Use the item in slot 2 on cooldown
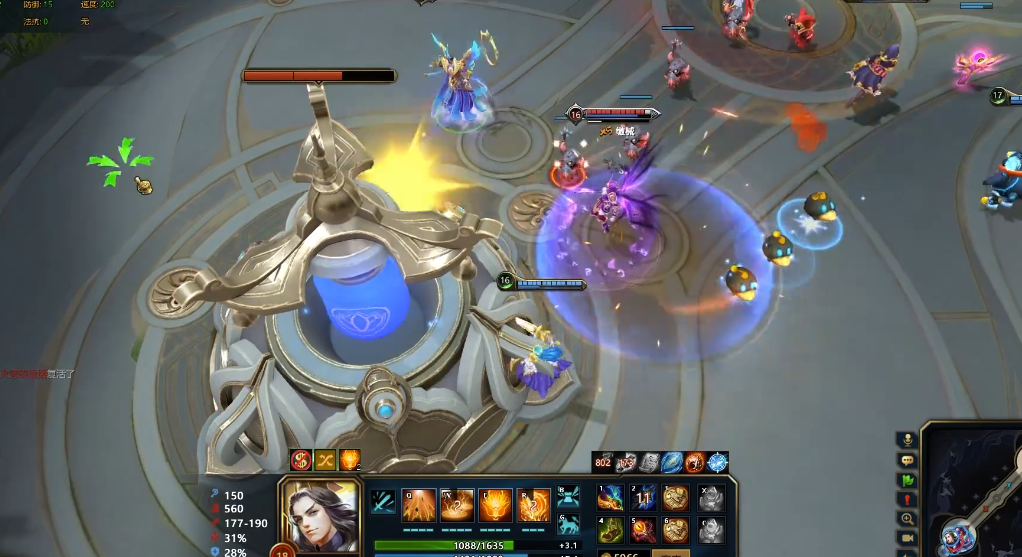This screenshot has height=557, width=1022. click(x=643, y=498)
